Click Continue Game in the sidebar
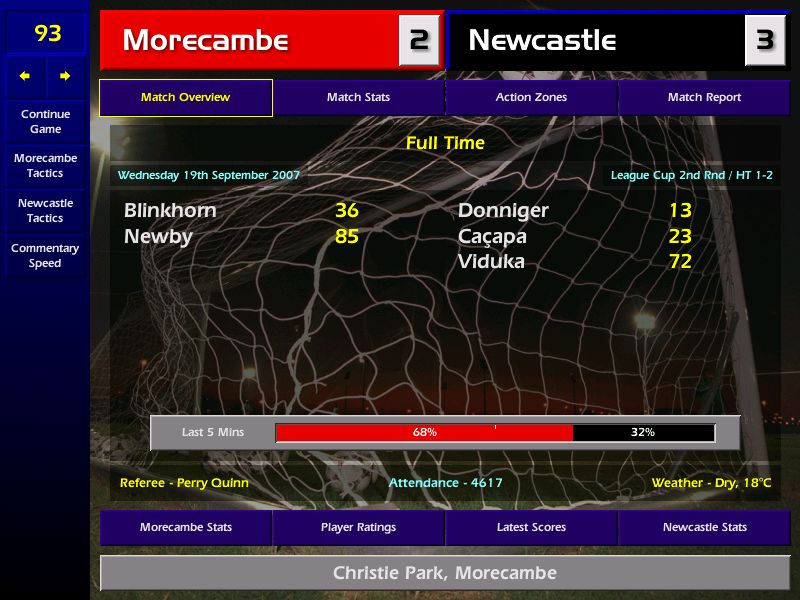 45,121
